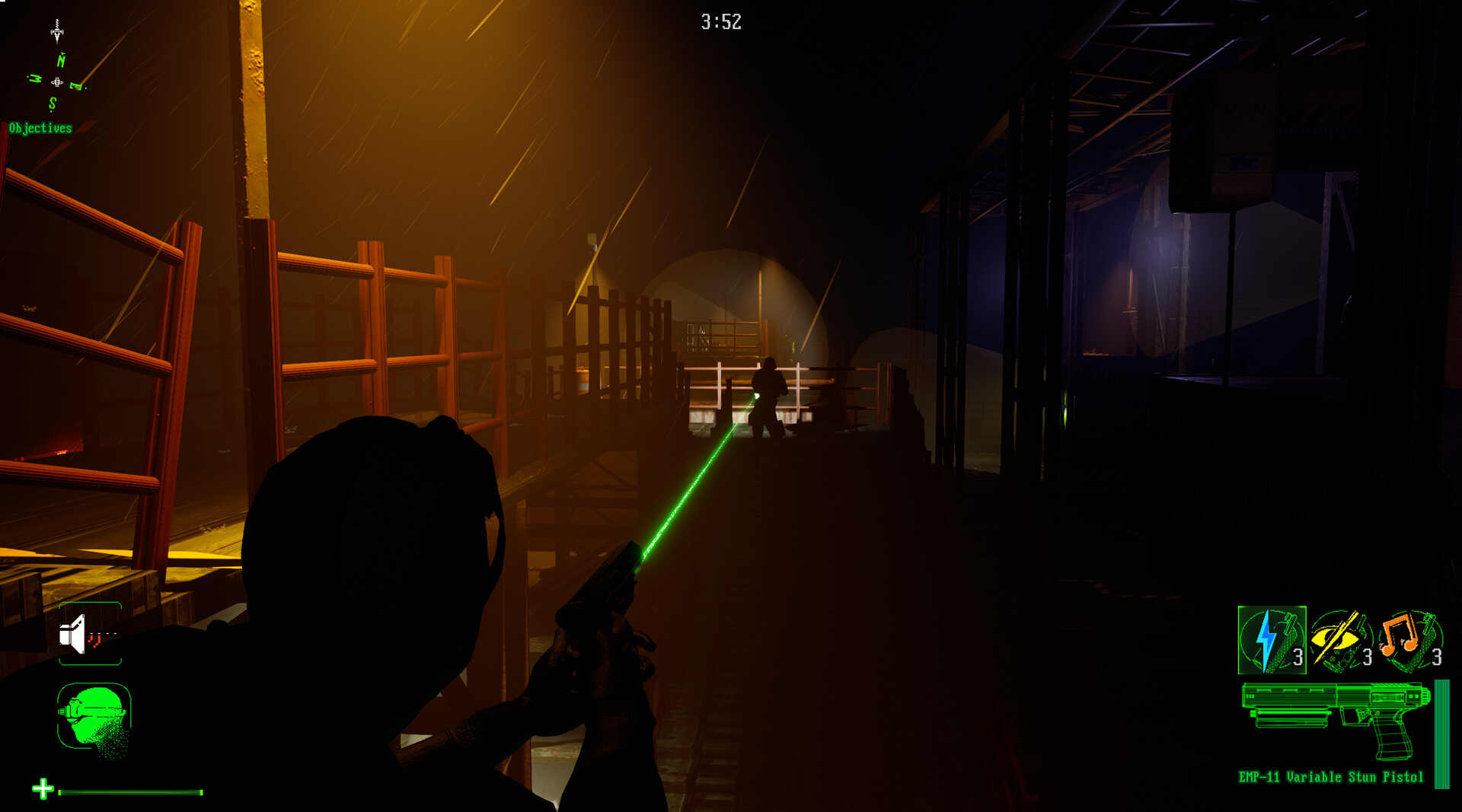1462x812 pixels.
Task: Click the speaker noise indicator icon
Action: click(x=72, y=635)
